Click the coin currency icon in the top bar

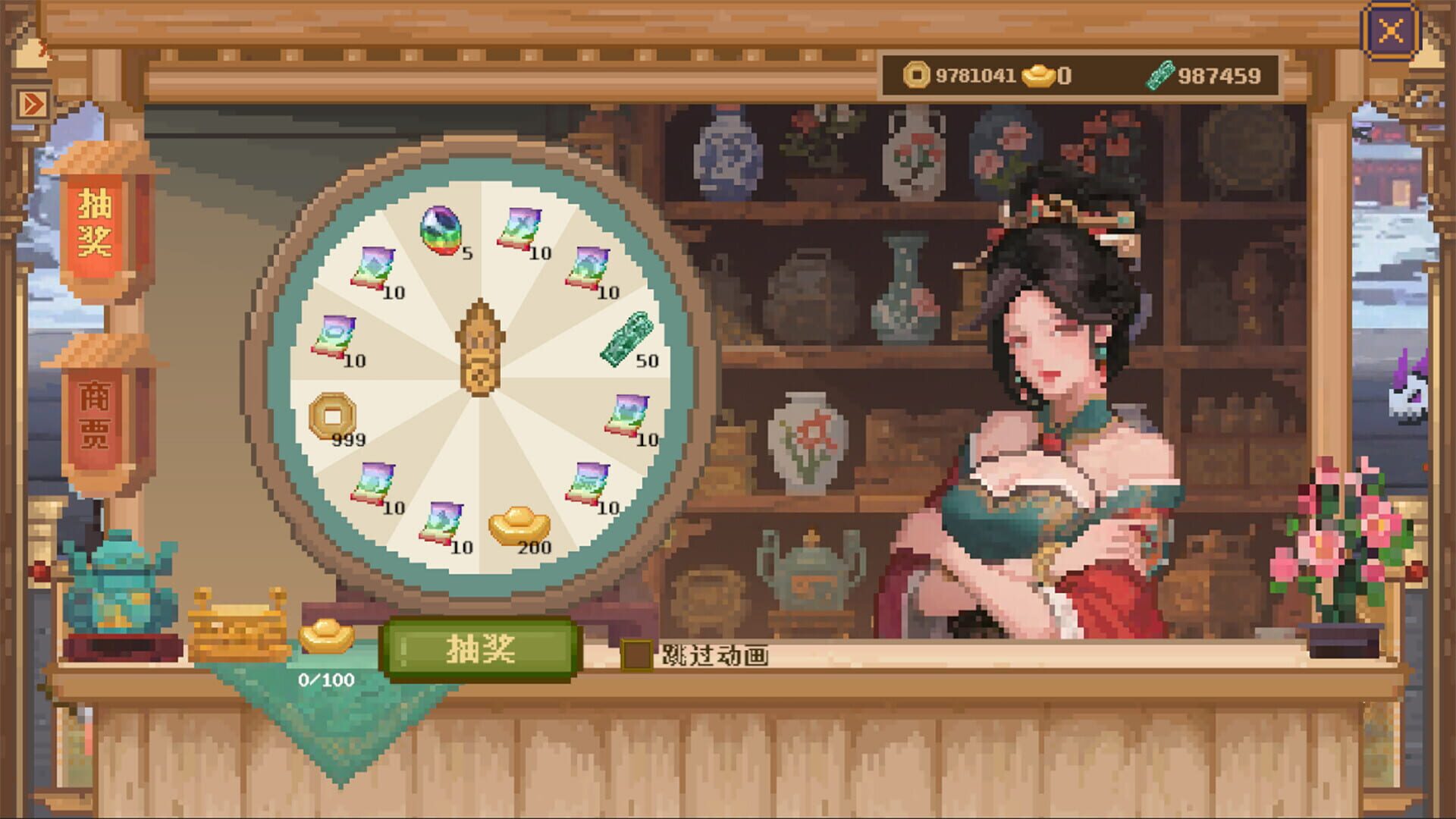click(918, 74)
